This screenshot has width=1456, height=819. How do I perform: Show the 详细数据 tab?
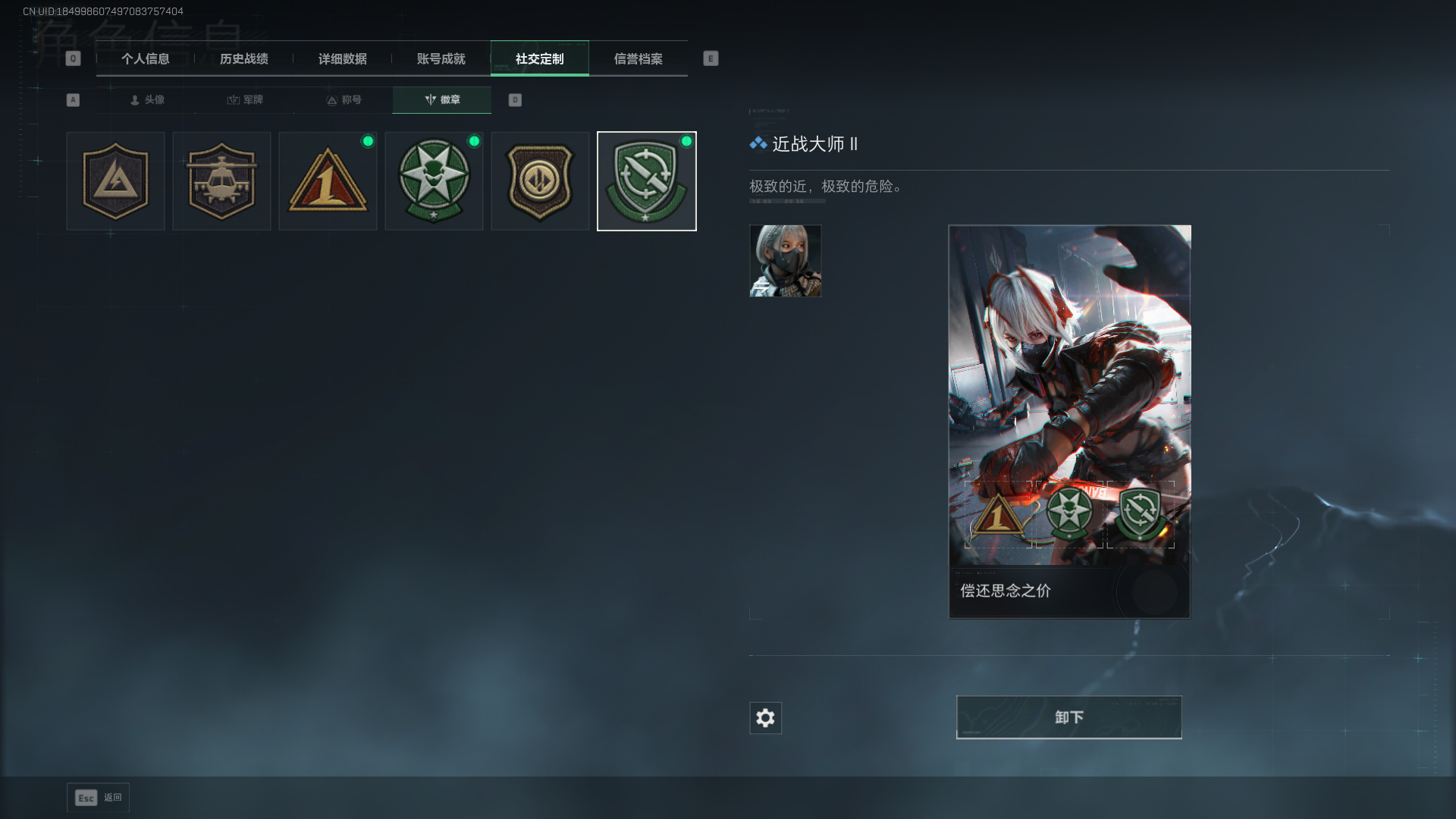342,59
